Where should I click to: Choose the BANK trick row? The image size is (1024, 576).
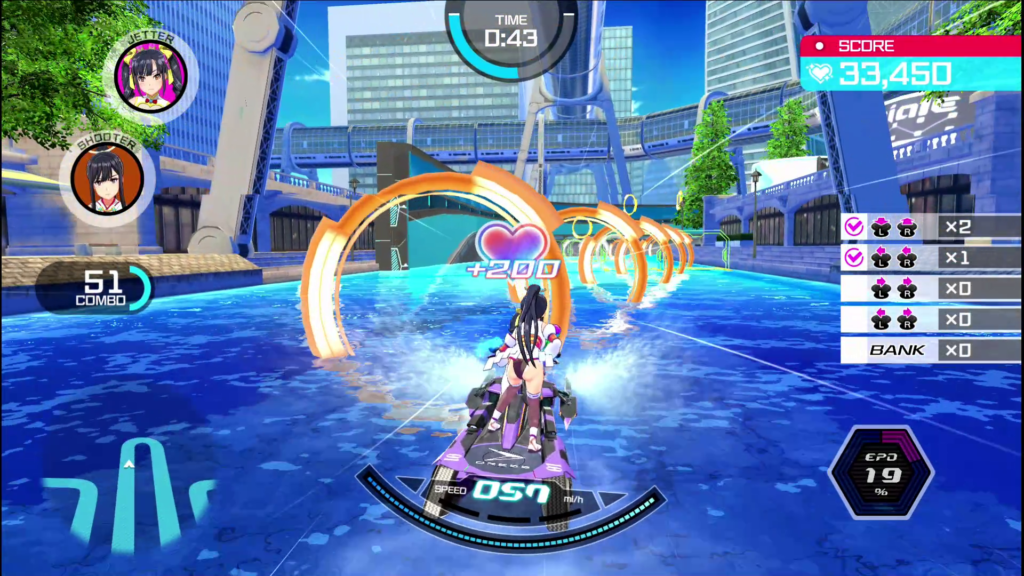pos(930,350)
